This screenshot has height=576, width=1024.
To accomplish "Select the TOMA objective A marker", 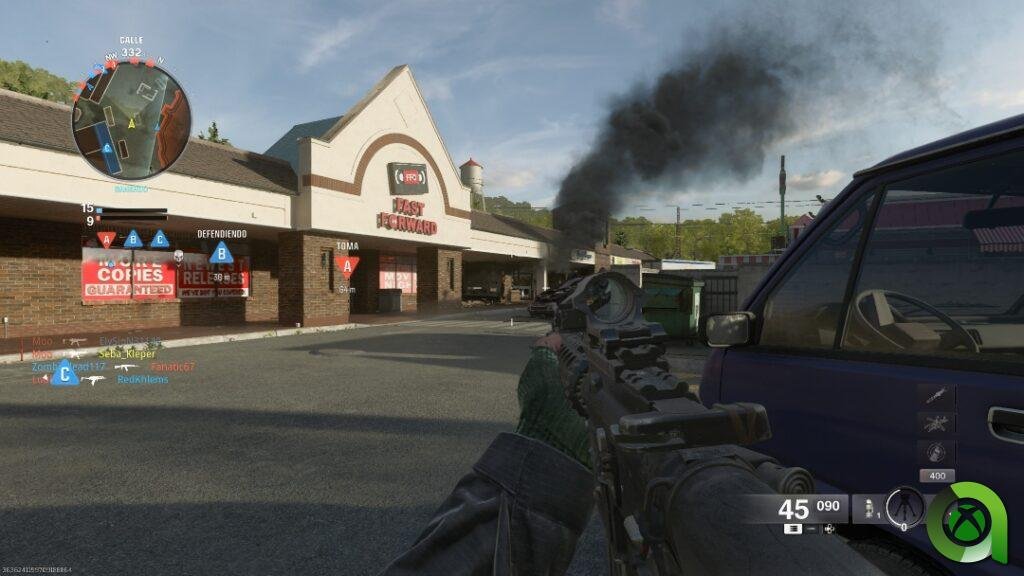I will [347, 265].
